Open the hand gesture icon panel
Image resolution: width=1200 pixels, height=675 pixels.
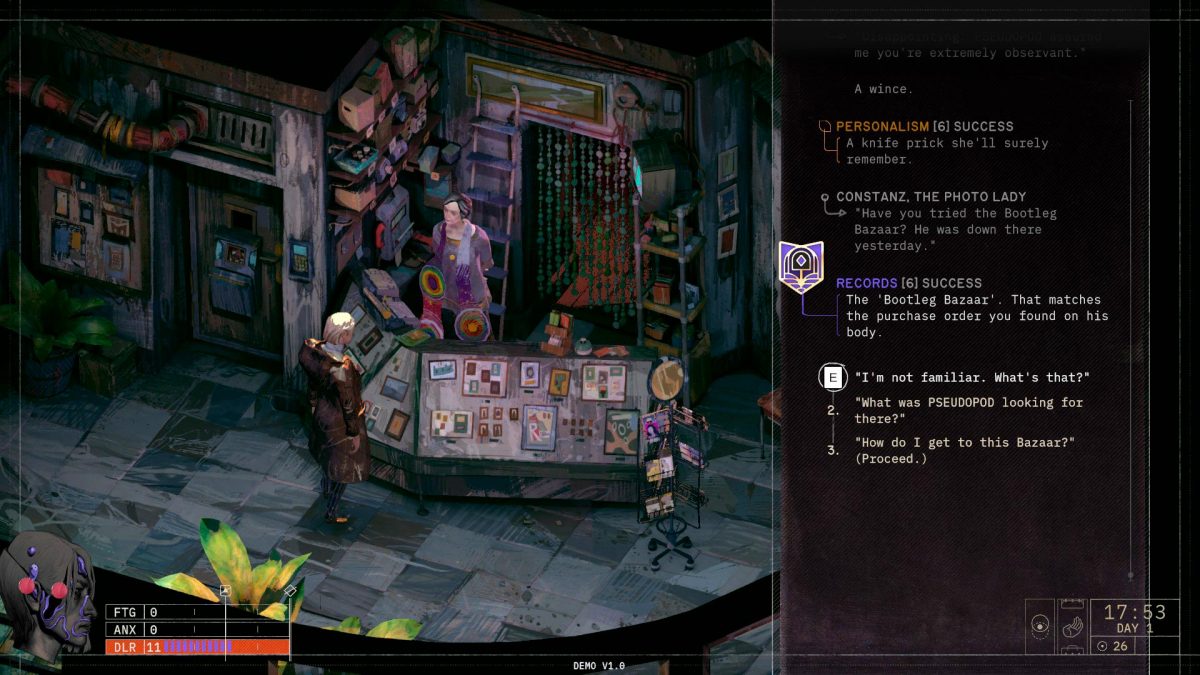pos(1071,627)
